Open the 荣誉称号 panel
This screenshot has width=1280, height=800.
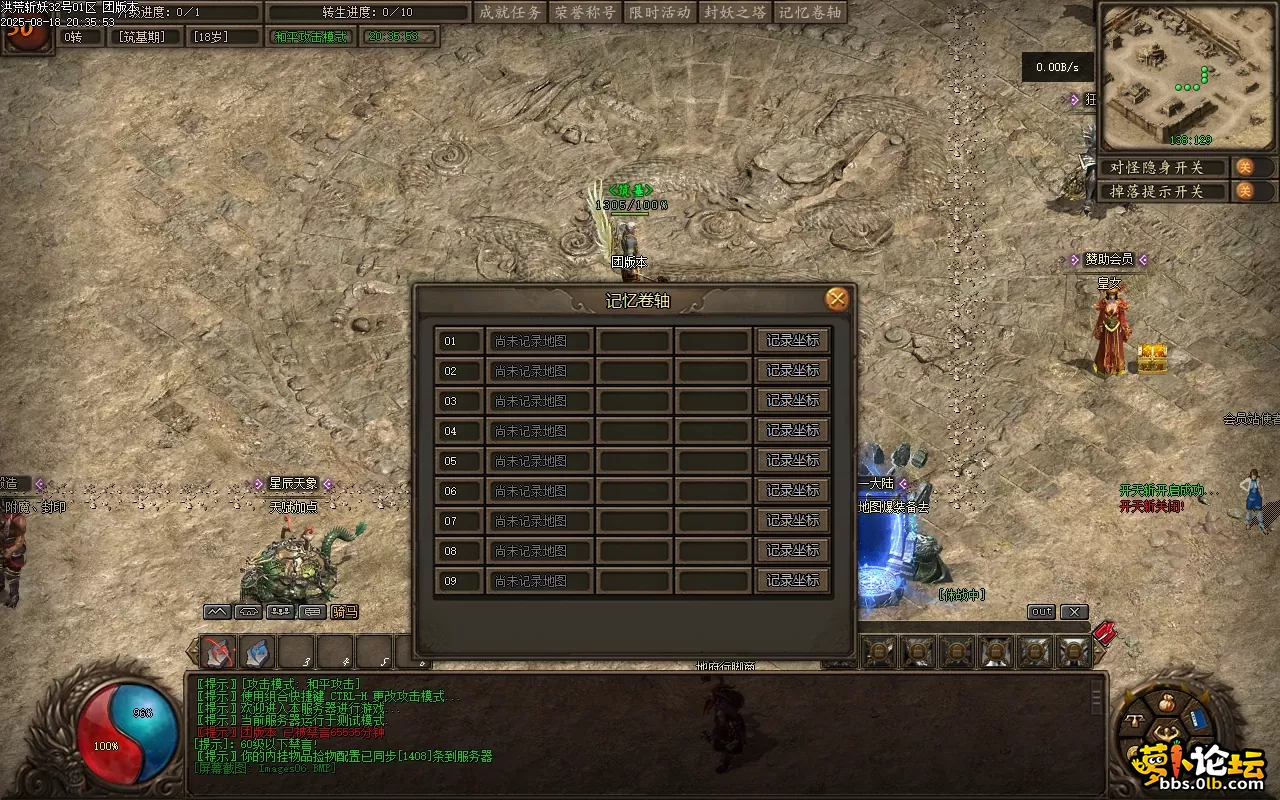click(585, 13)
